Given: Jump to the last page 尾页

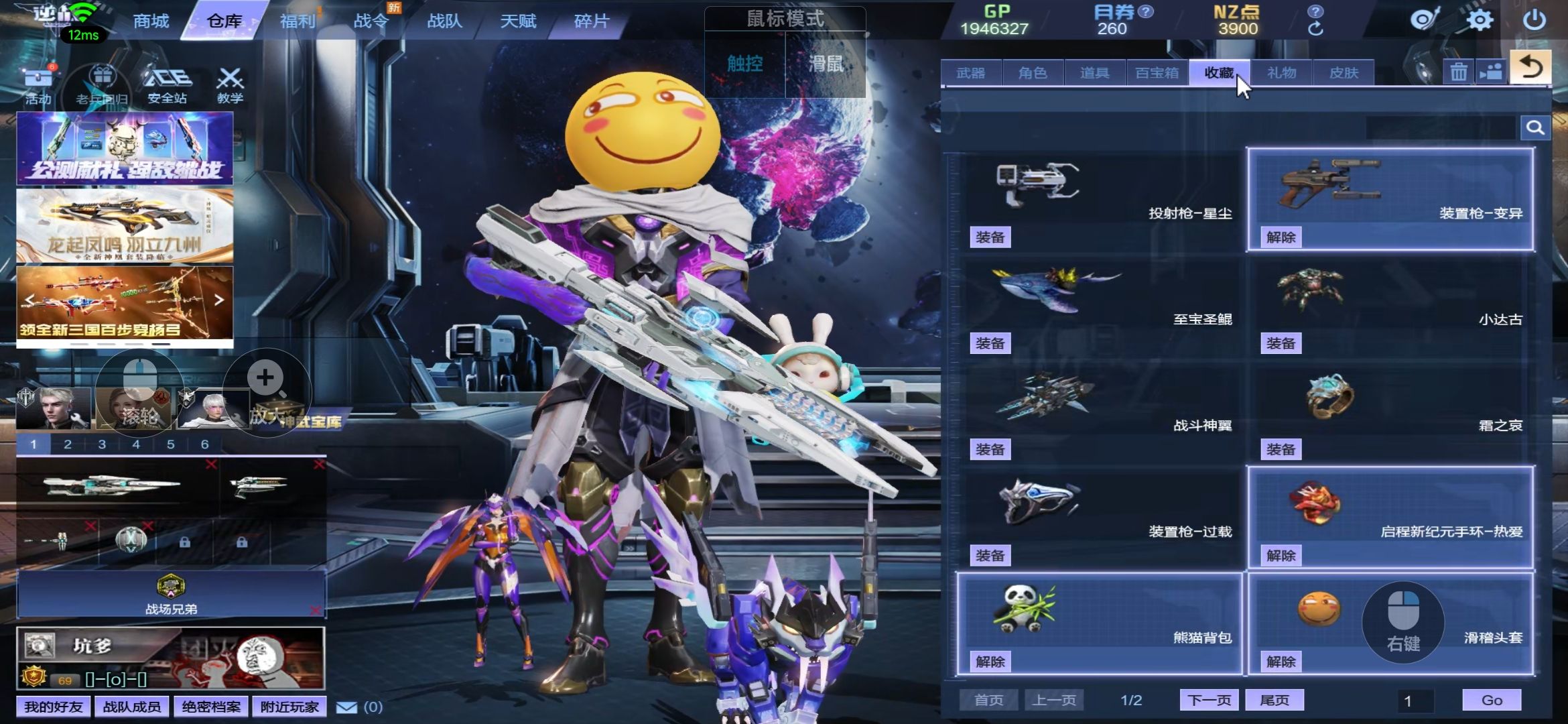Looking at the screenshot, I should click(1274, 701).
